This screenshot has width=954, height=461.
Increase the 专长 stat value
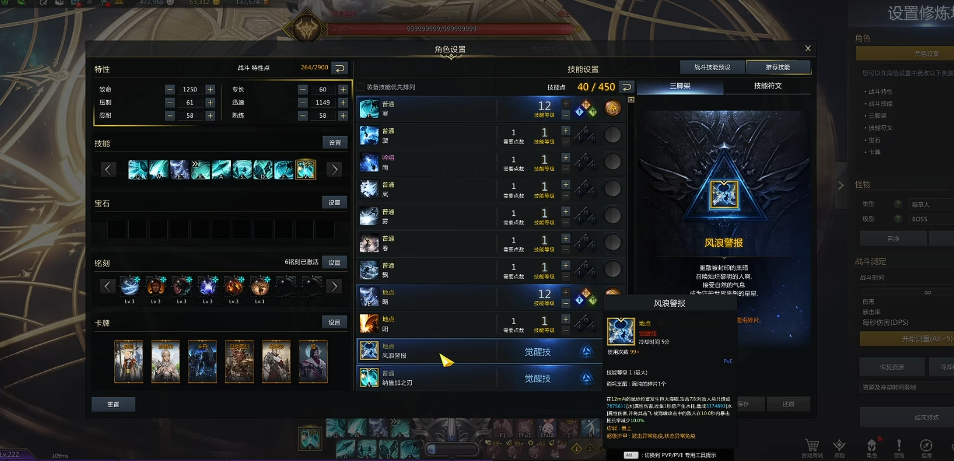339,89
